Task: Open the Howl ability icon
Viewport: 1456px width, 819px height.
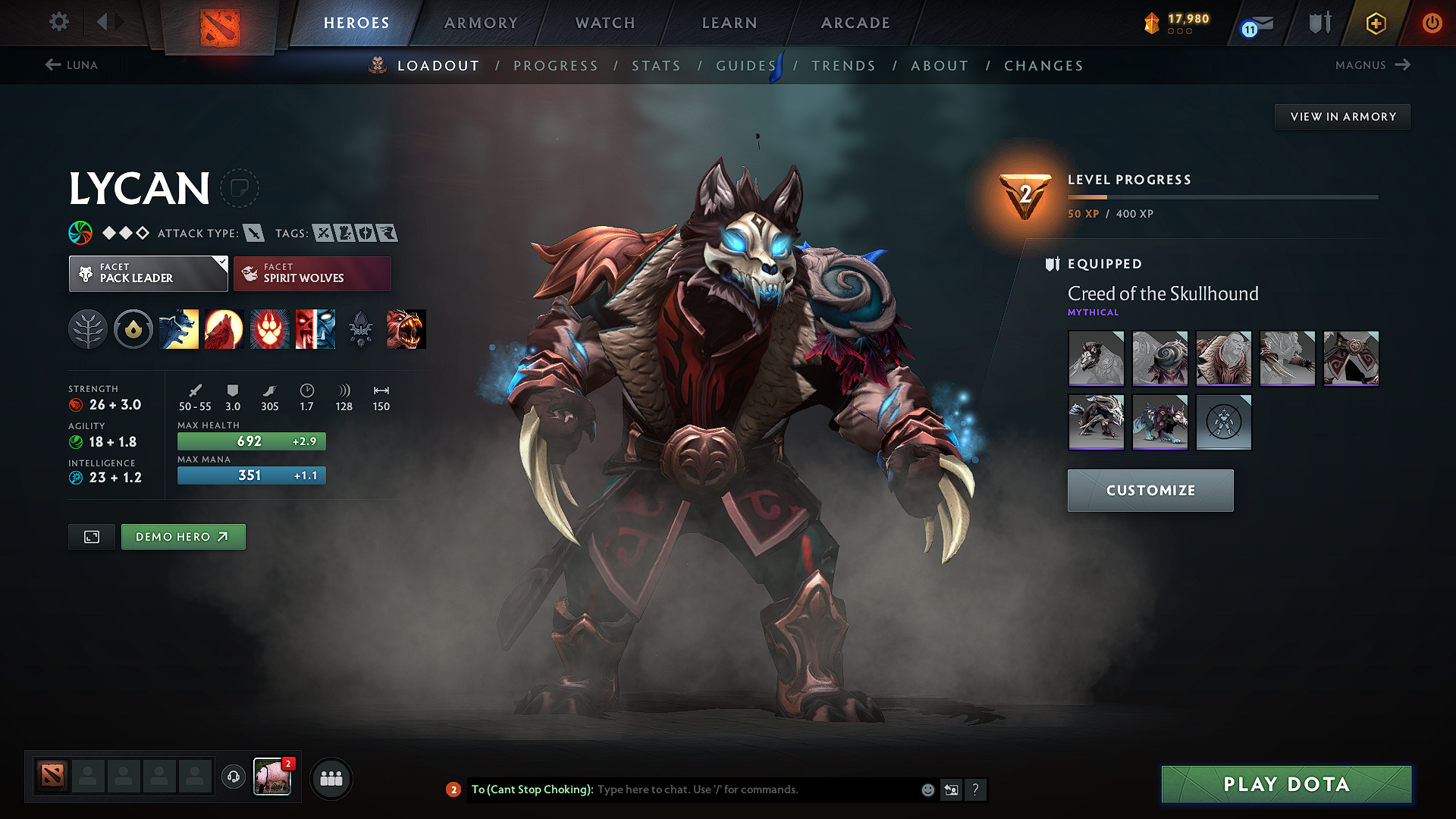Action: click(x=224, y=329)
